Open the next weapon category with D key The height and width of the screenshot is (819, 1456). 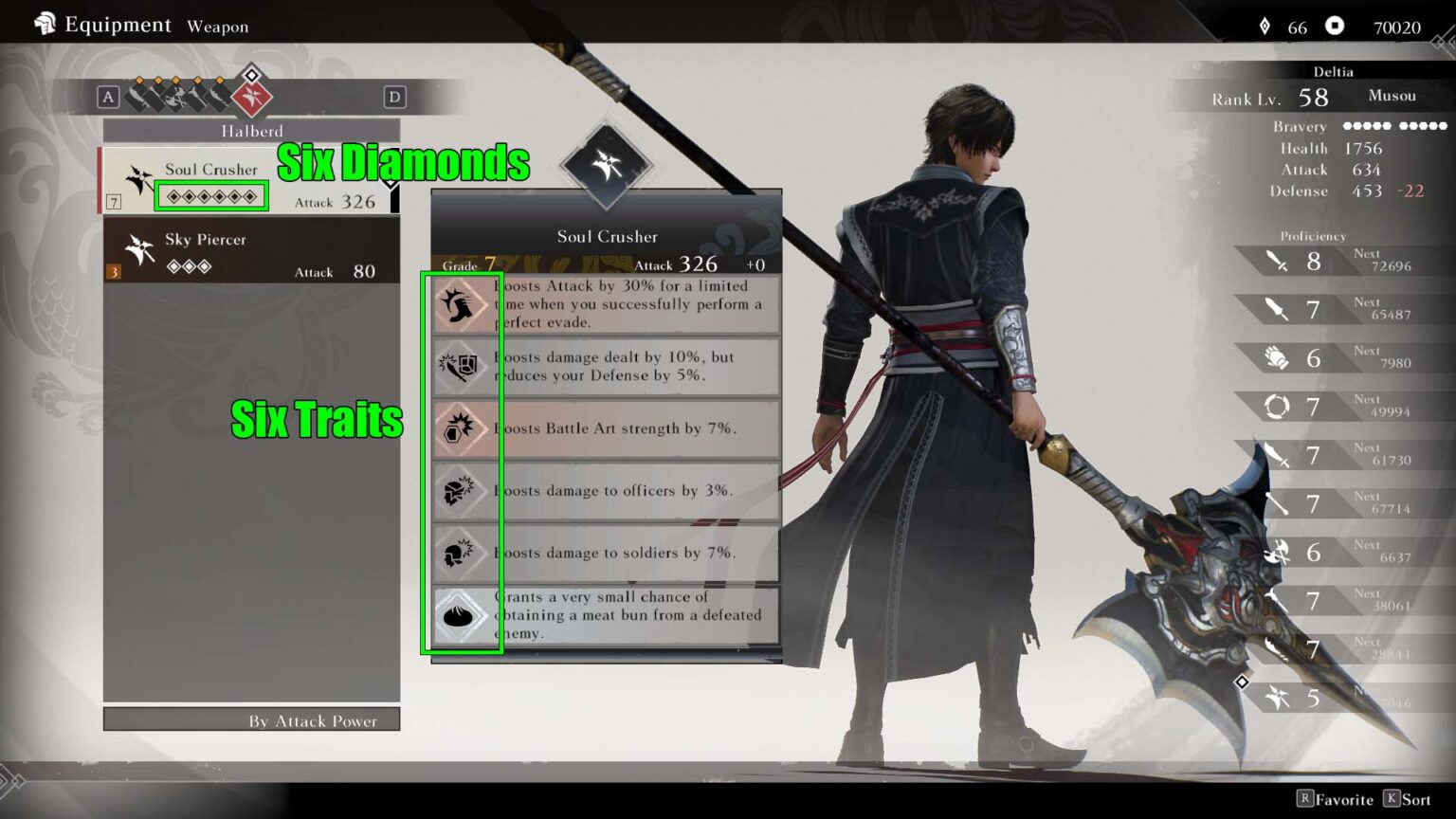pos(395,97)
